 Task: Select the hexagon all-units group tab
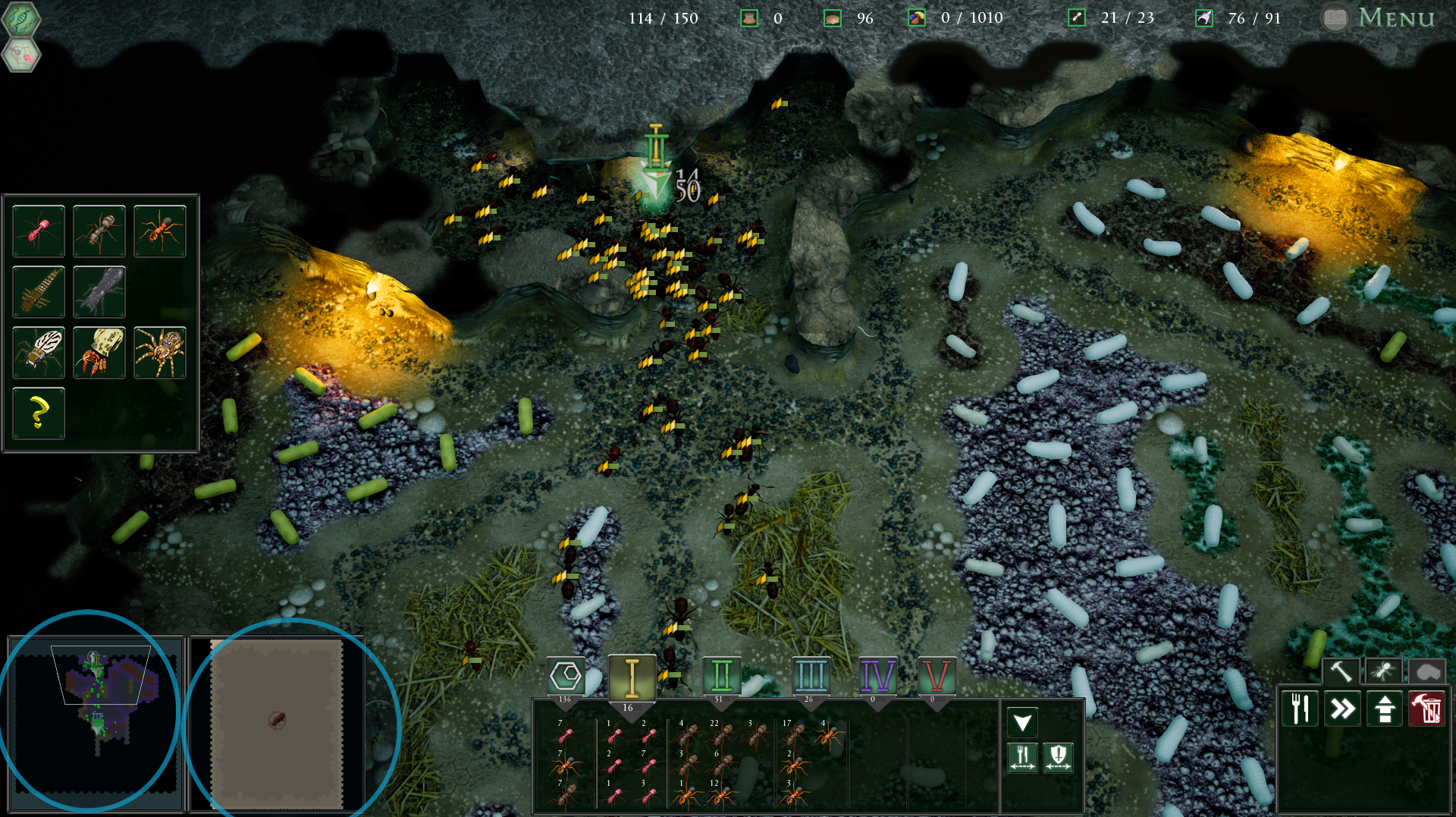pyautogui.click(x=566, y=675)
